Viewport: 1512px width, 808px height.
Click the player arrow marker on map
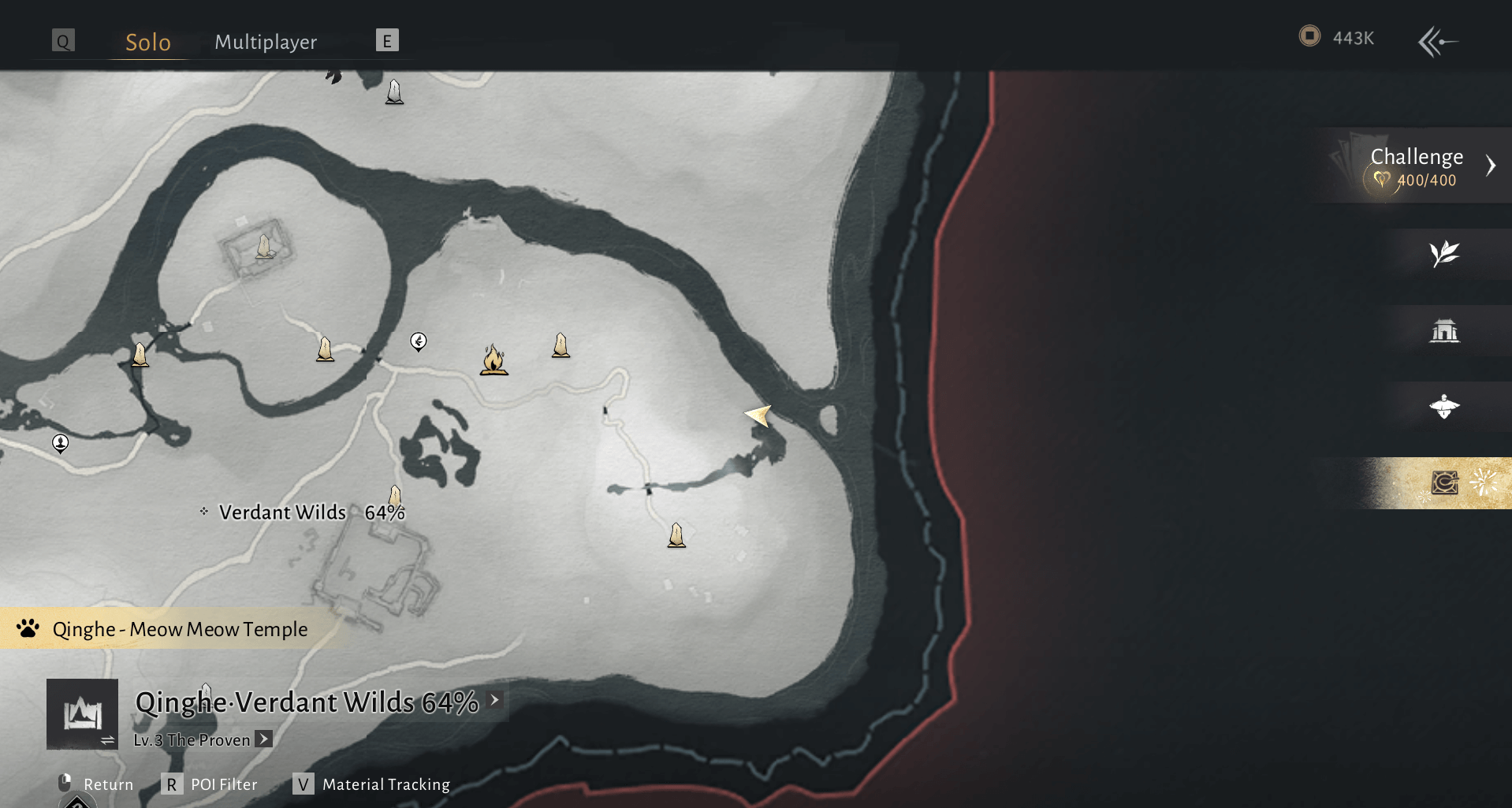point(758,415)
